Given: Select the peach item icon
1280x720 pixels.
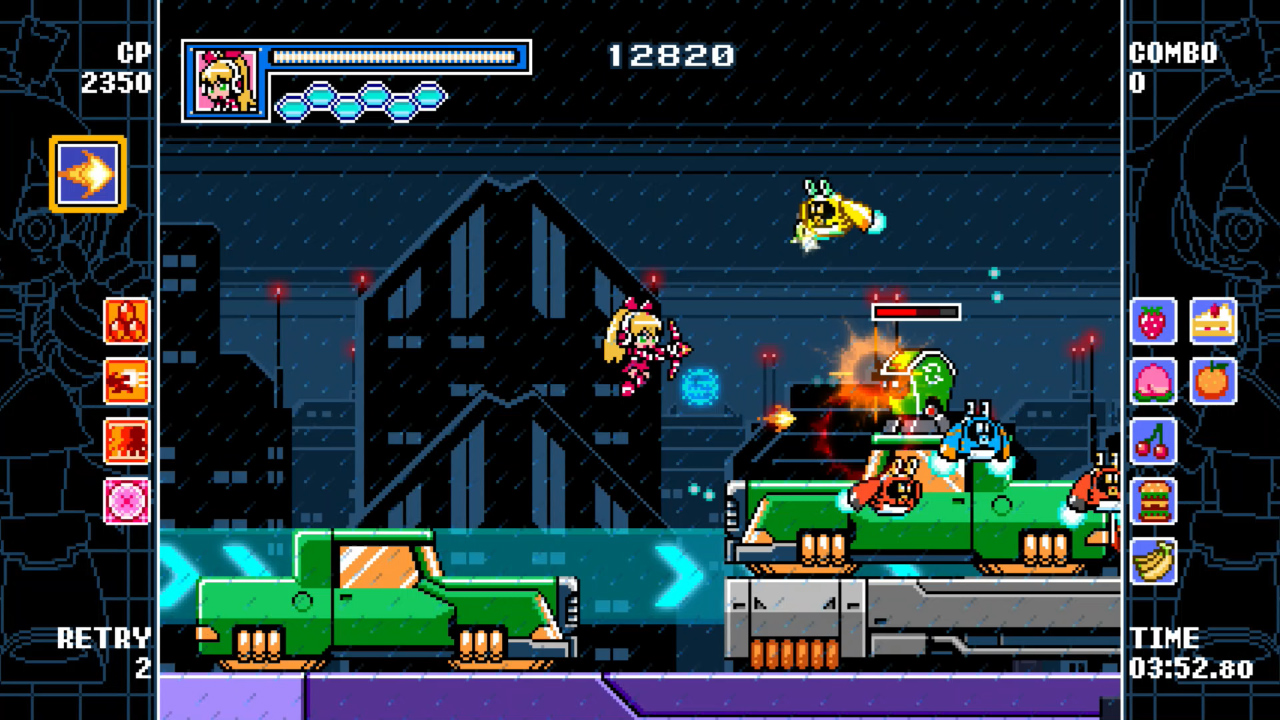Looking at the screenshot, I should (x=1153, y=382).
